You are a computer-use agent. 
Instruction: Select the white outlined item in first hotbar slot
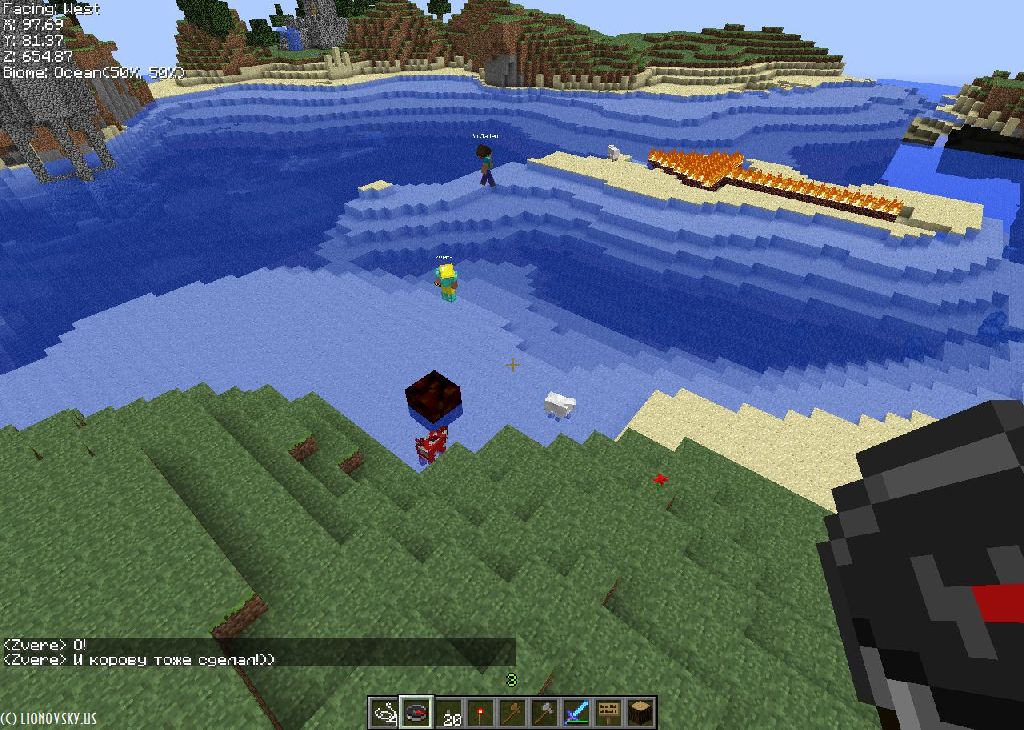(384, 713)
